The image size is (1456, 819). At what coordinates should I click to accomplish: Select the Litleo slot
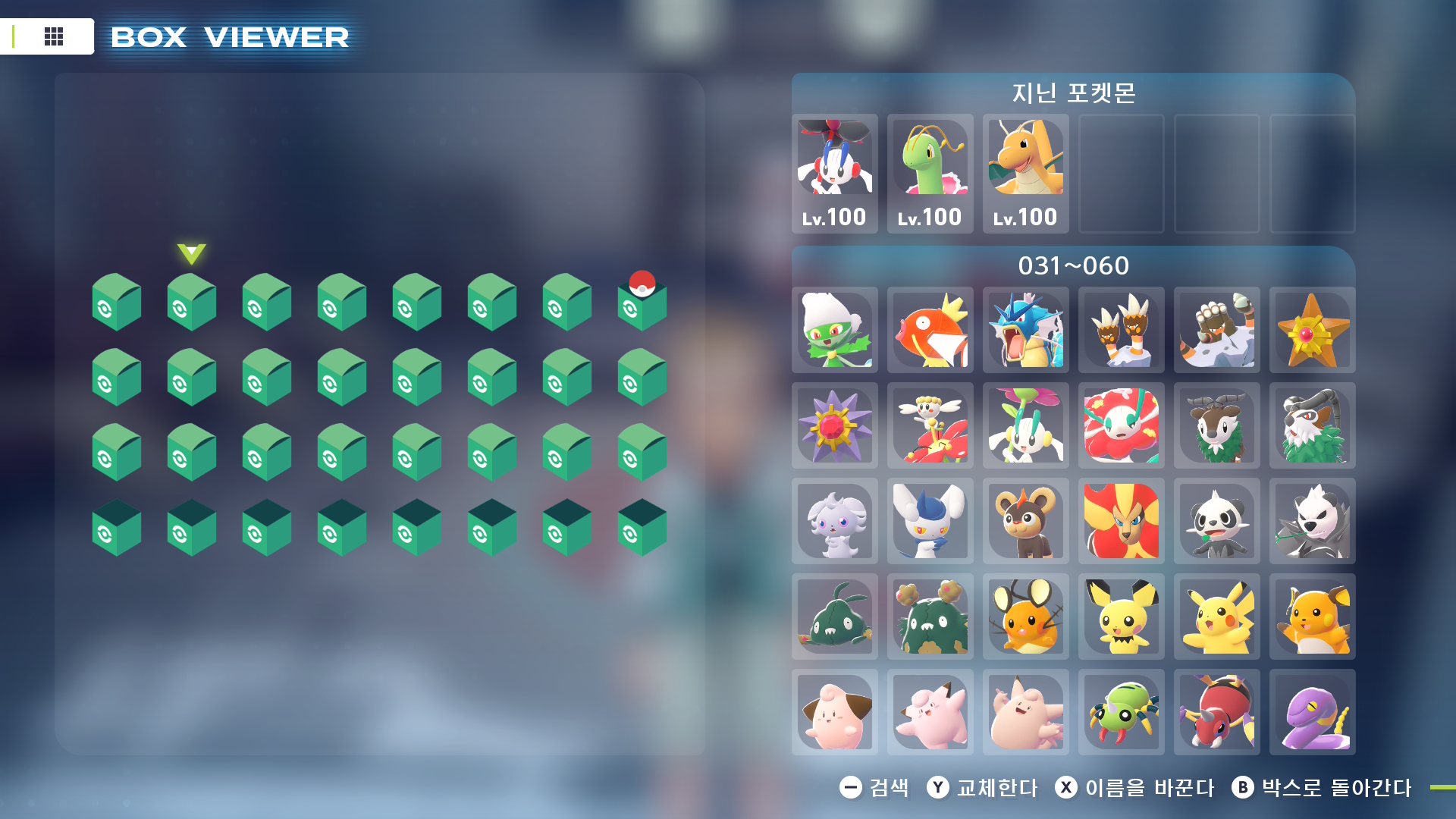point(1025,521)
